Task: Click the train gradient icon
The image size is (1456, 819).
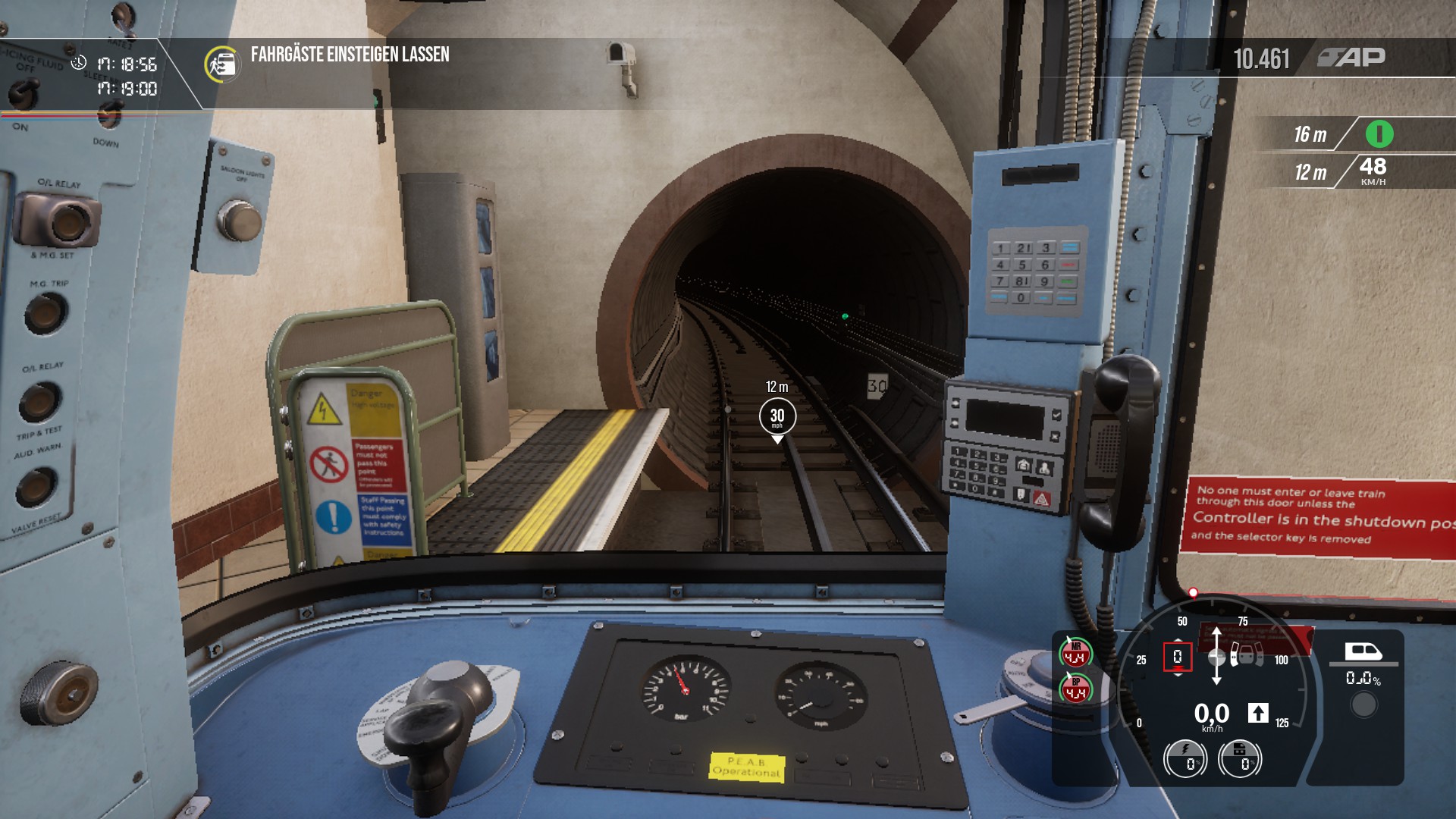Action: click(1363, 651)
